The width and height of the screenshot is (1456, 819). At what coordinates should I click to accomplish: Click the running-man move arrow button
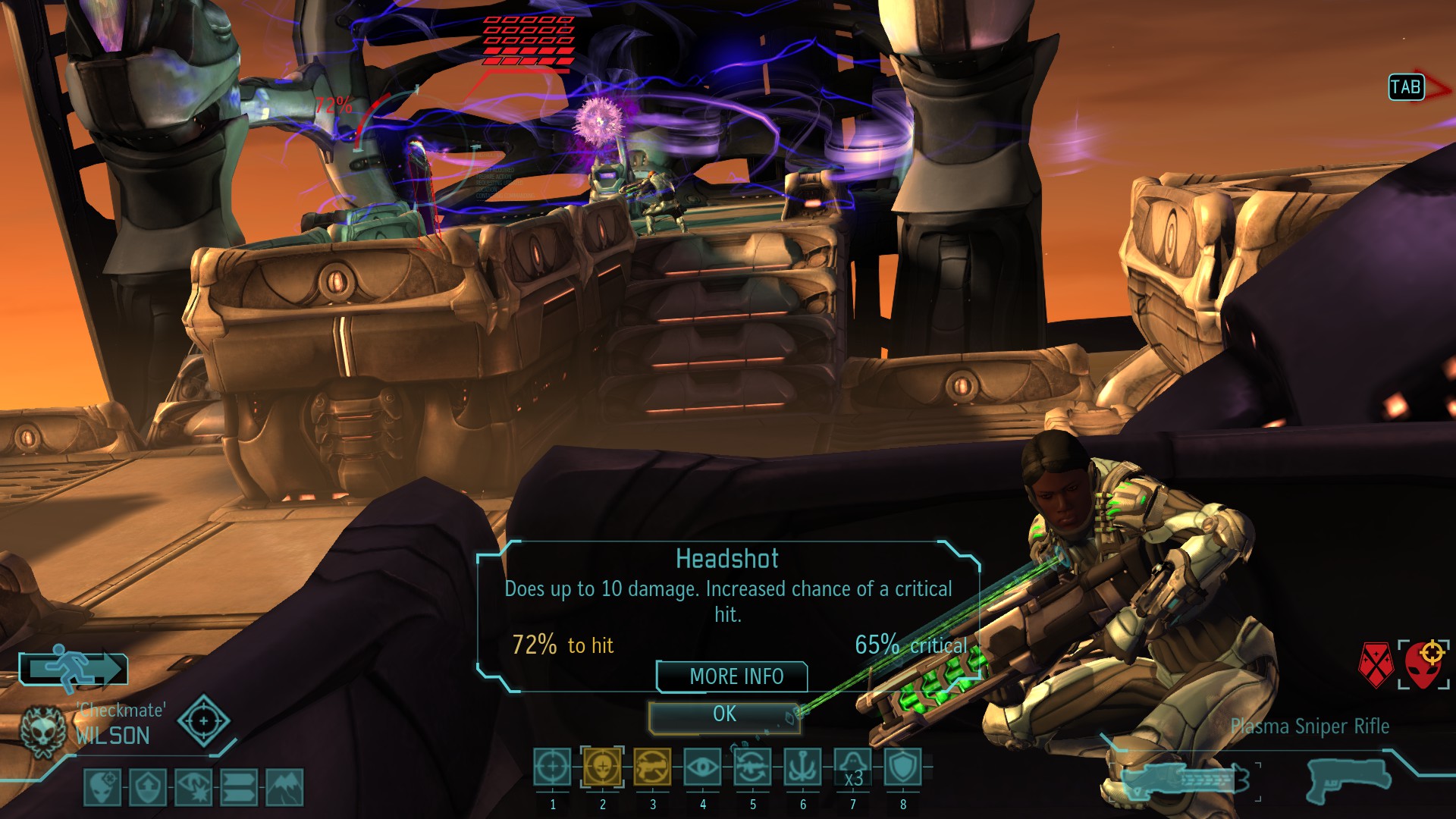pos(74,669)
